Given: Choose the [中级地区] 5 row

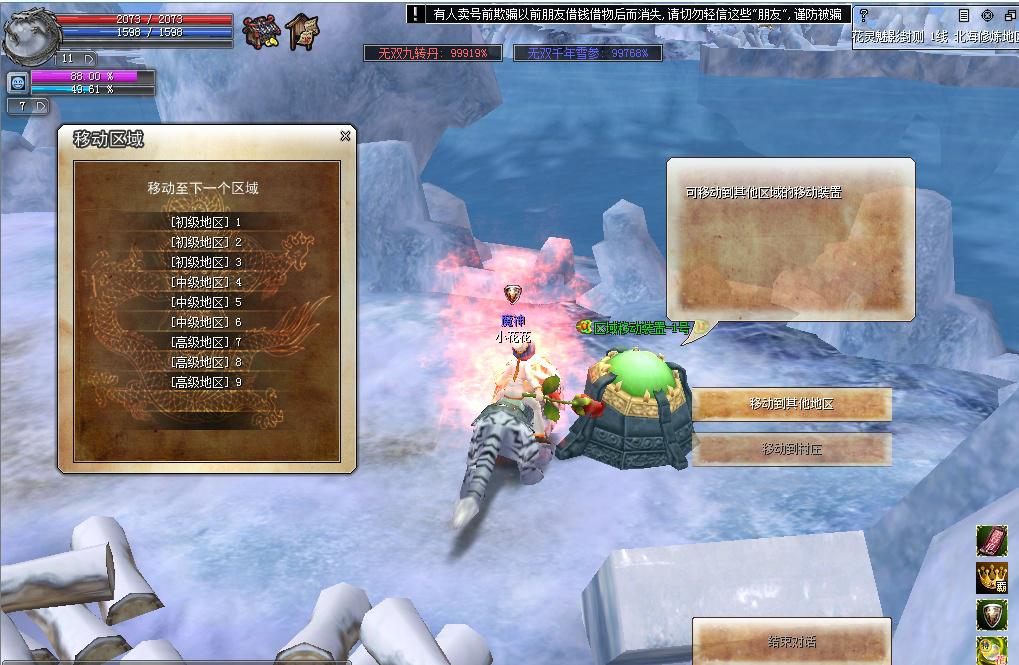Looking at the screenshot, I should (x=206, y=302).
